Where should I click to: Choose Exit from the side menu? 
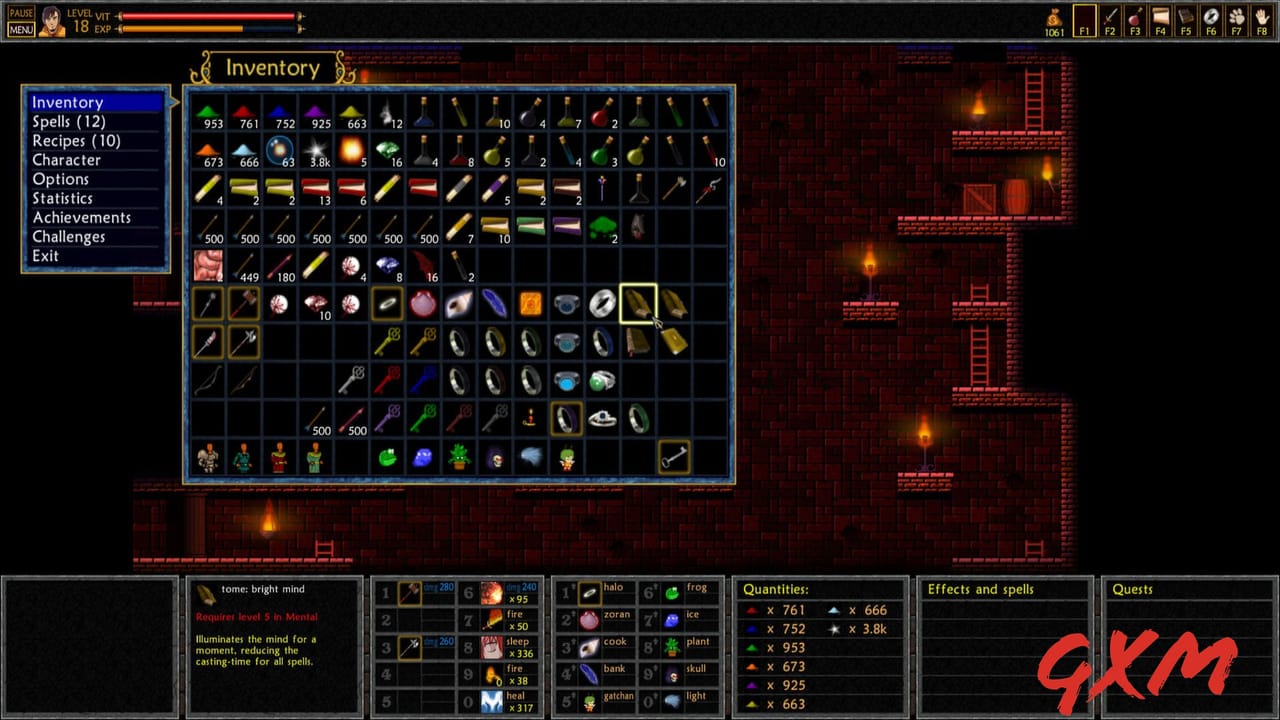(x=45, y=256)
